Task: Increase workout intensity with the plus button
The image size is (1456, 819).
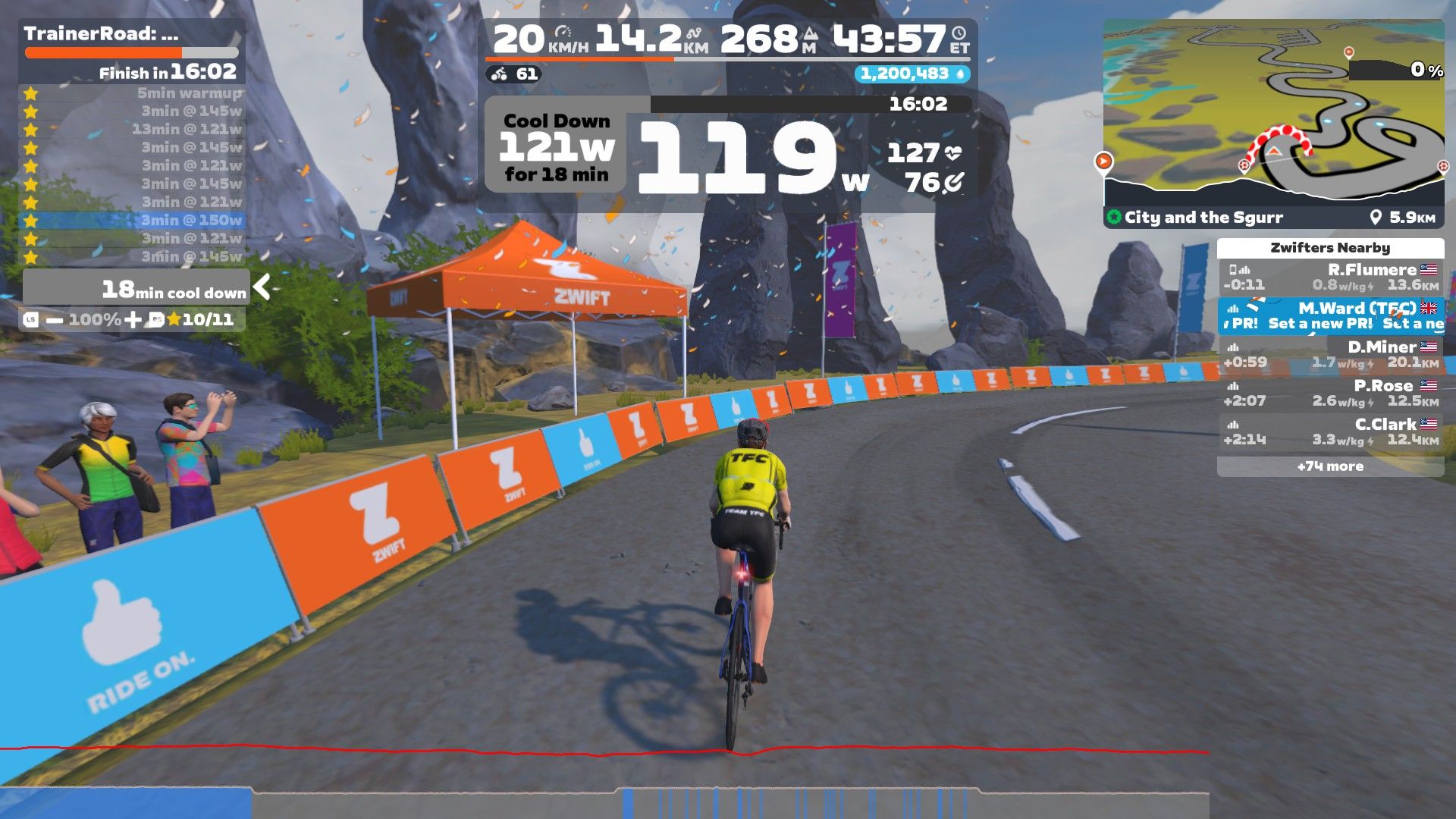Action: 133,320
